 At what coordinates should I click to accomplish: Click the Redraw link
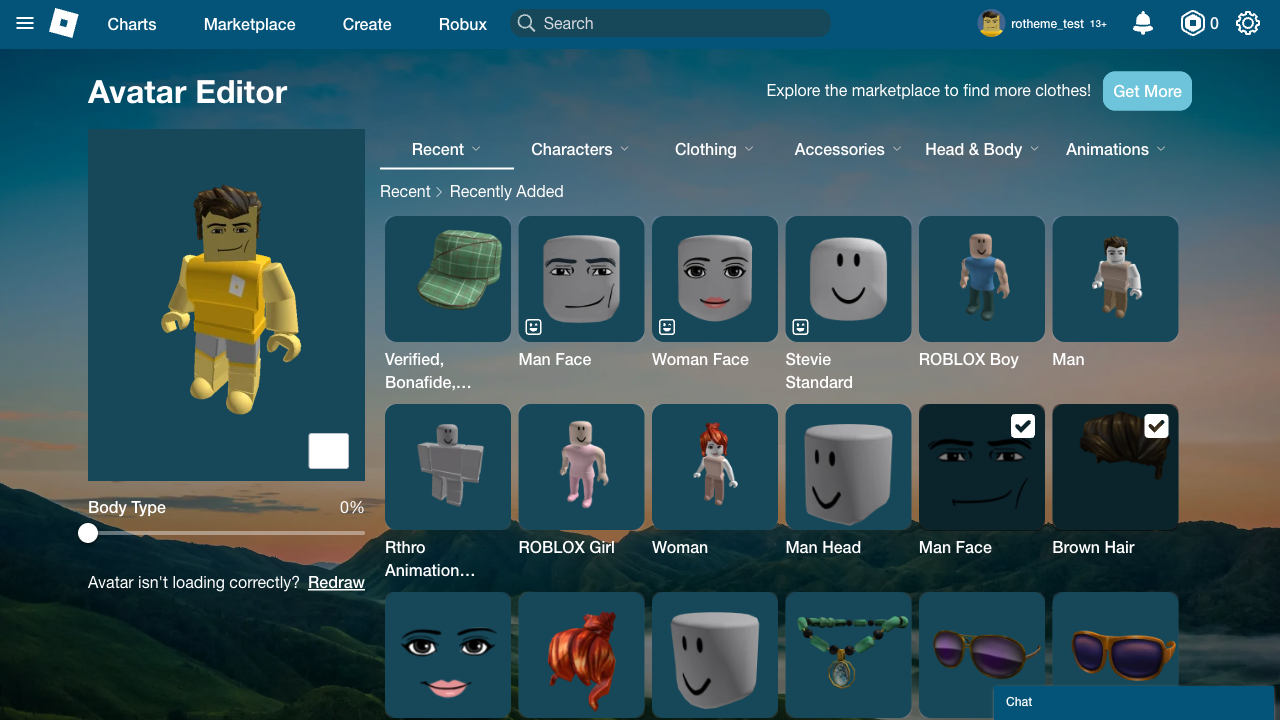click(336, 582)
